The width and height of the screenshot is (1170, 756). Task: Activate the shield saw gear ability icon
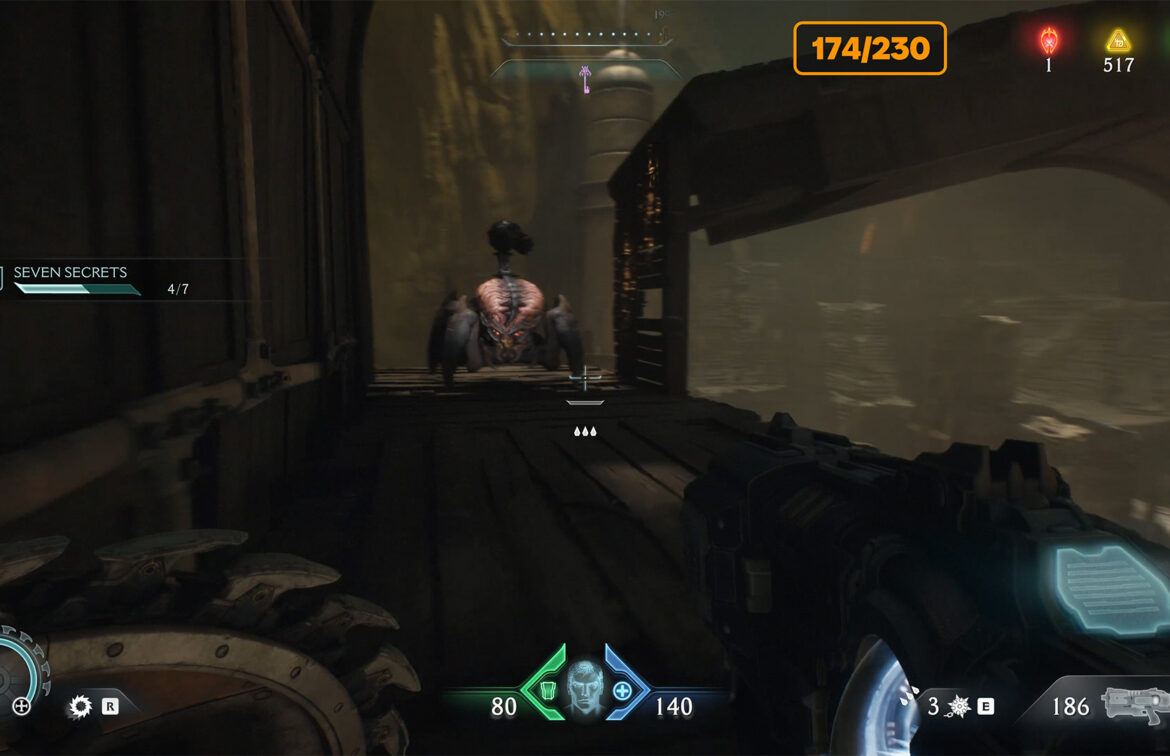pos(79,707)
